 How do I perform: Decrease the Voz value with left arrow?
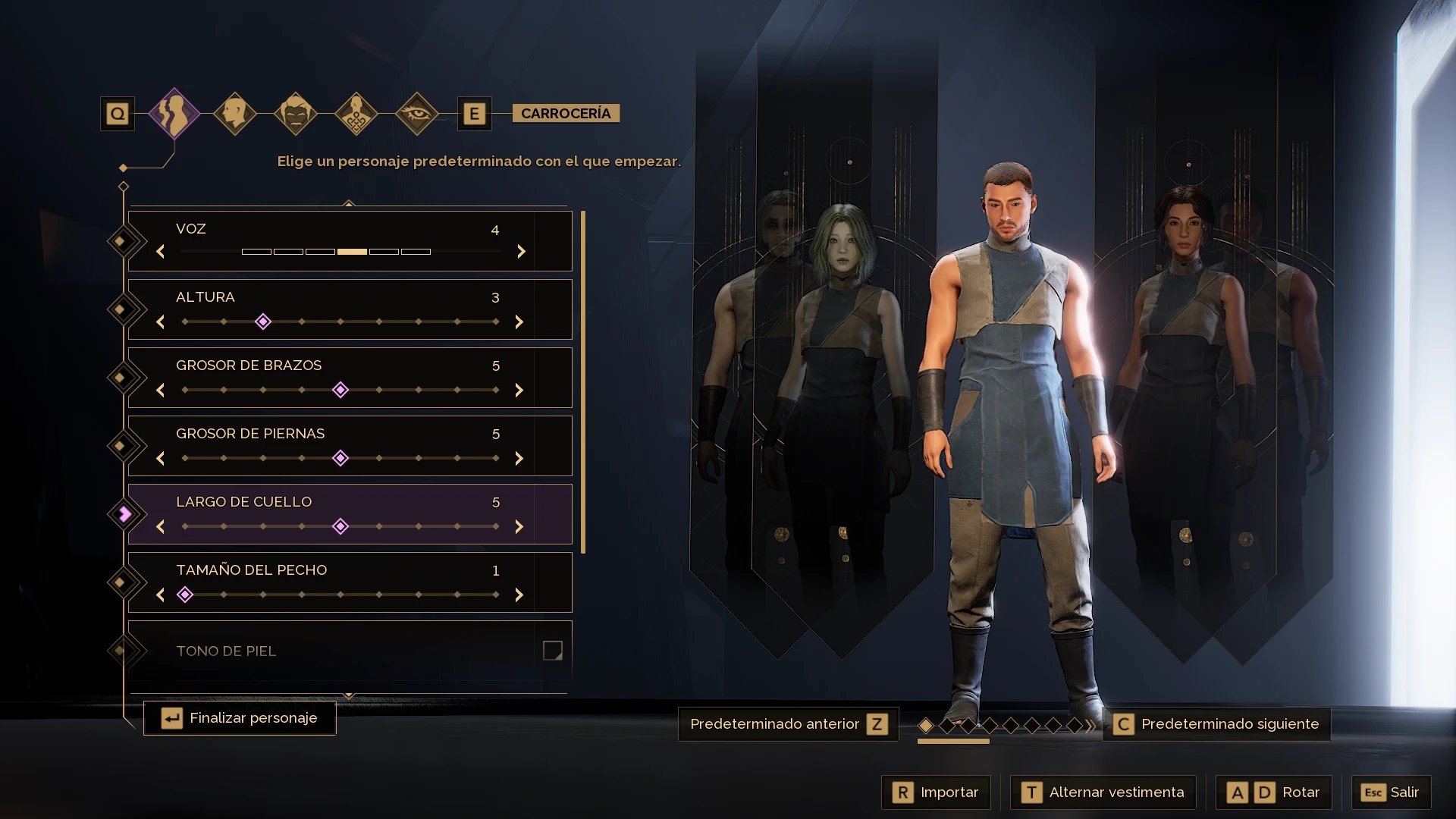161,252
